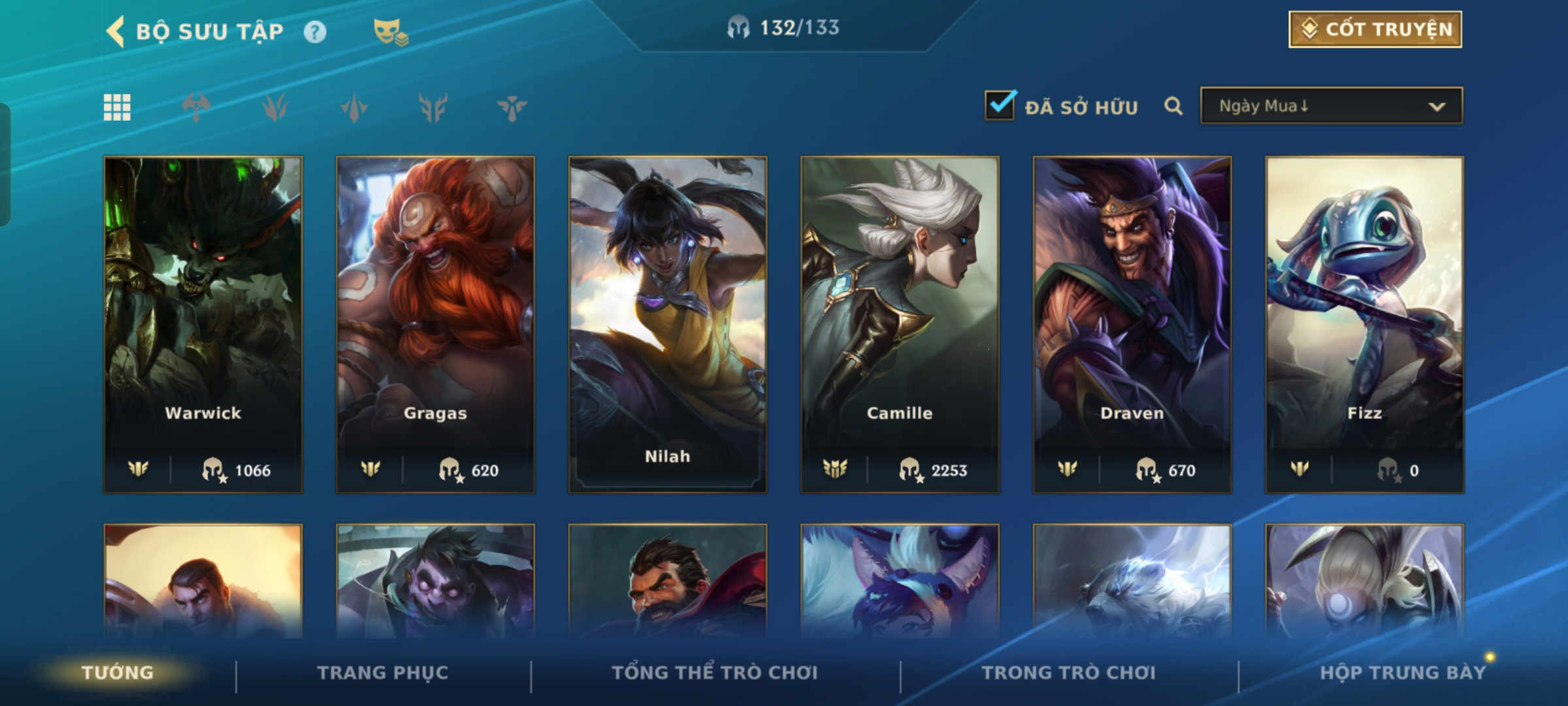Viewport: 1568px width, 706px height.
Task: Switch to the Tướng tab
Action: [x=118, y=673]
